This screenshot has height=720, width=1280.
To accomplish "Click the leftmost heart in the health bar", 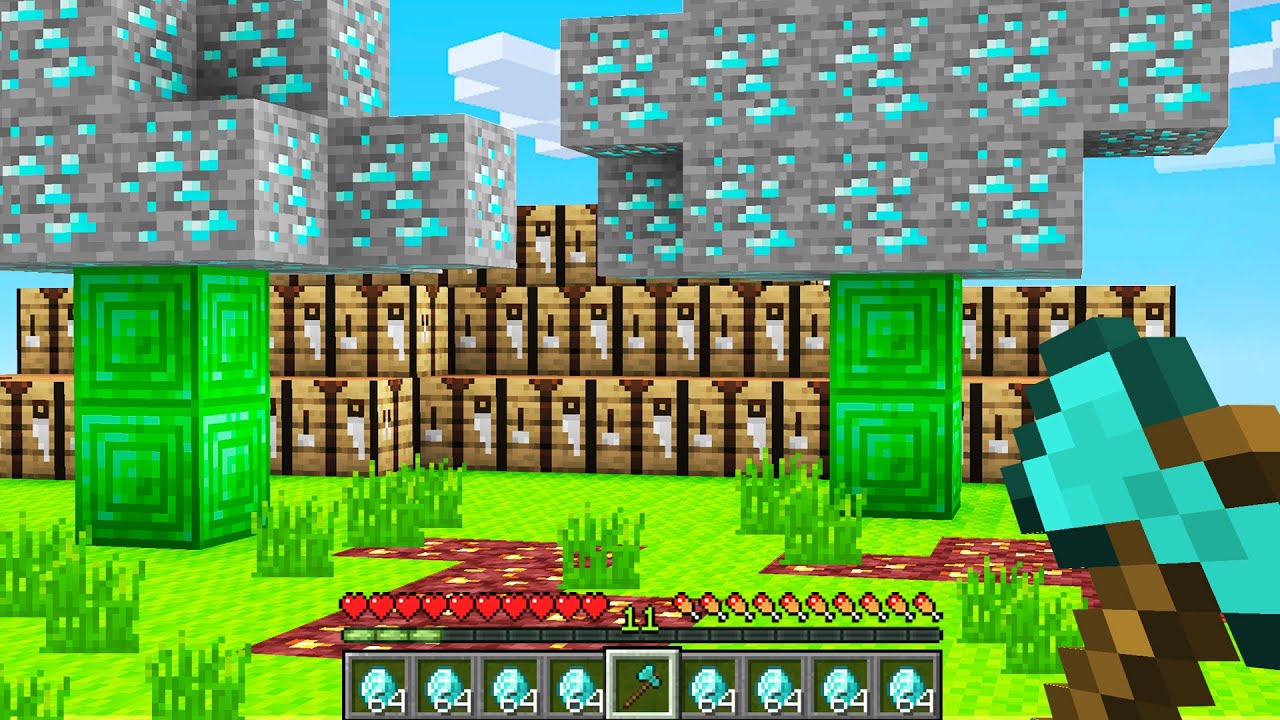I will [x=352, y=607].
